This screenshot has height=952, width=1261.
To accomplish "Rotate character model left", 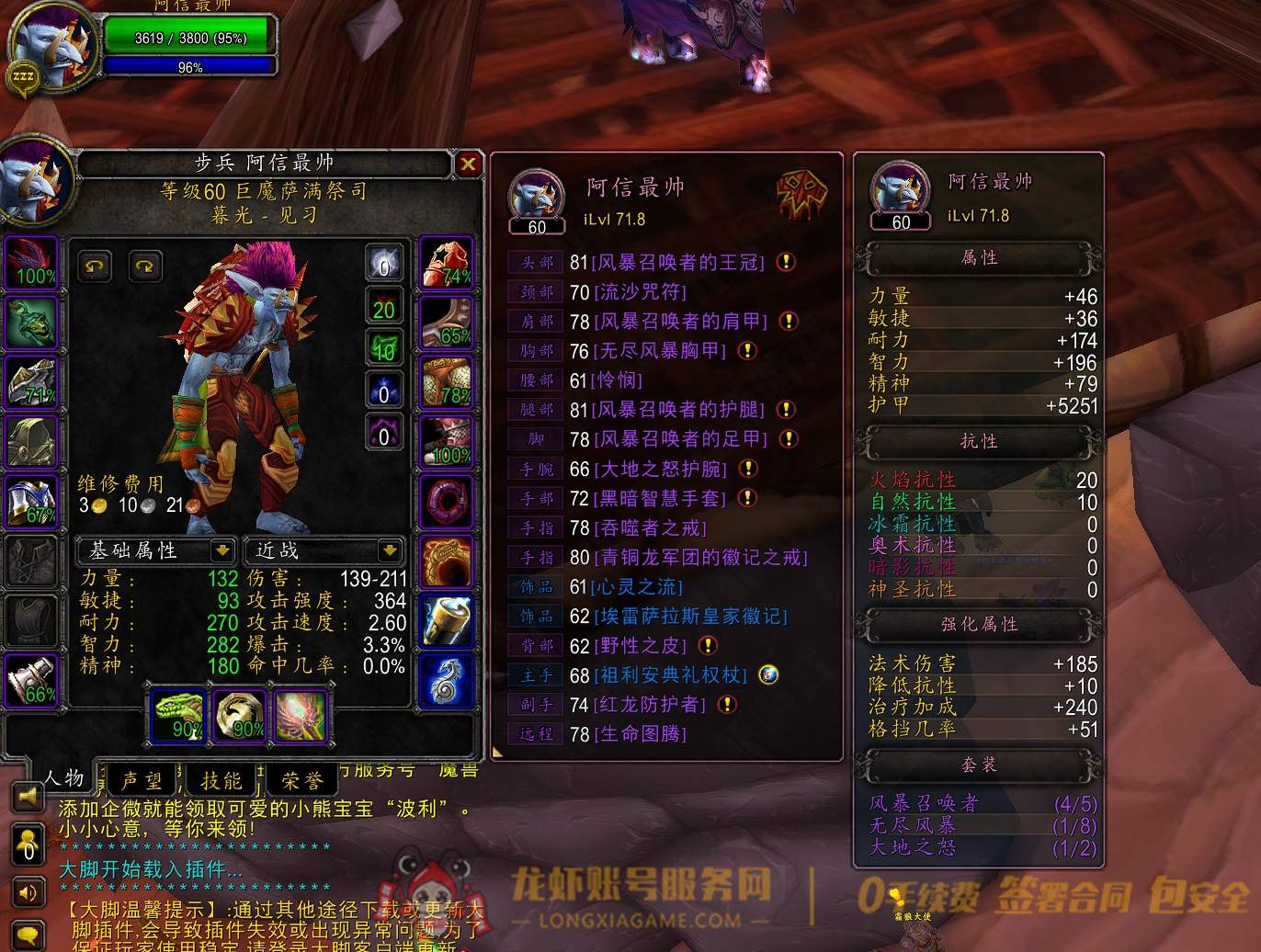I will 95,266.
